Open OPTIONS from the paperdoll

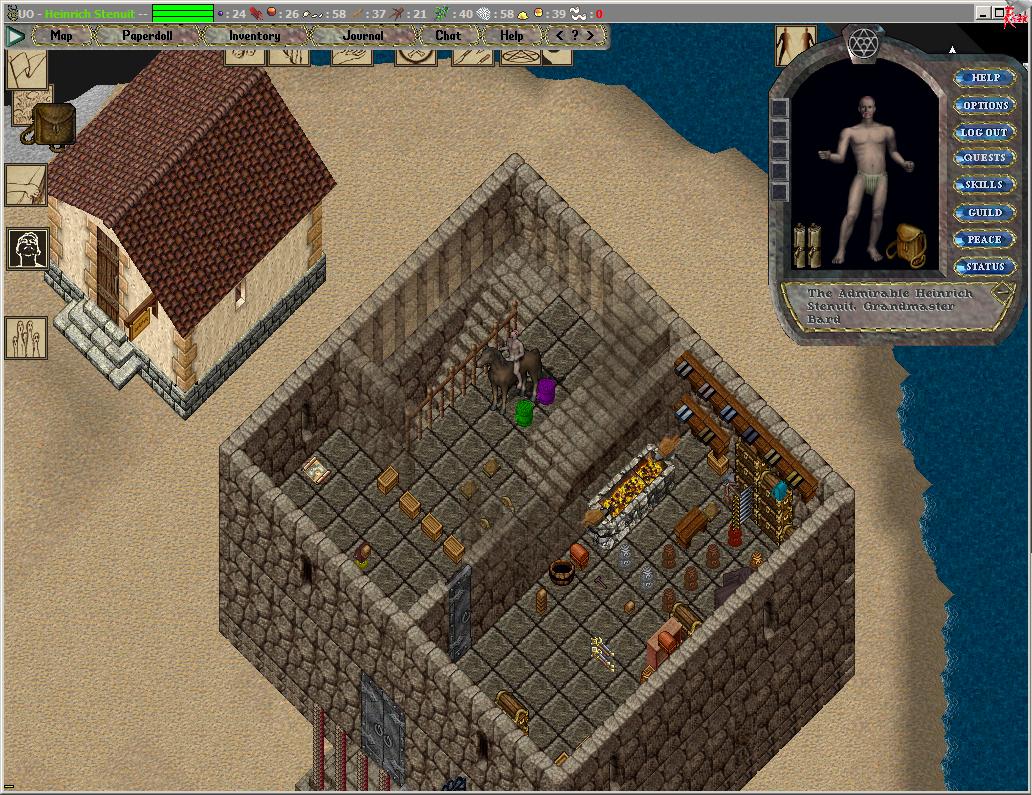pyautogui.click(x=984, y=105)
